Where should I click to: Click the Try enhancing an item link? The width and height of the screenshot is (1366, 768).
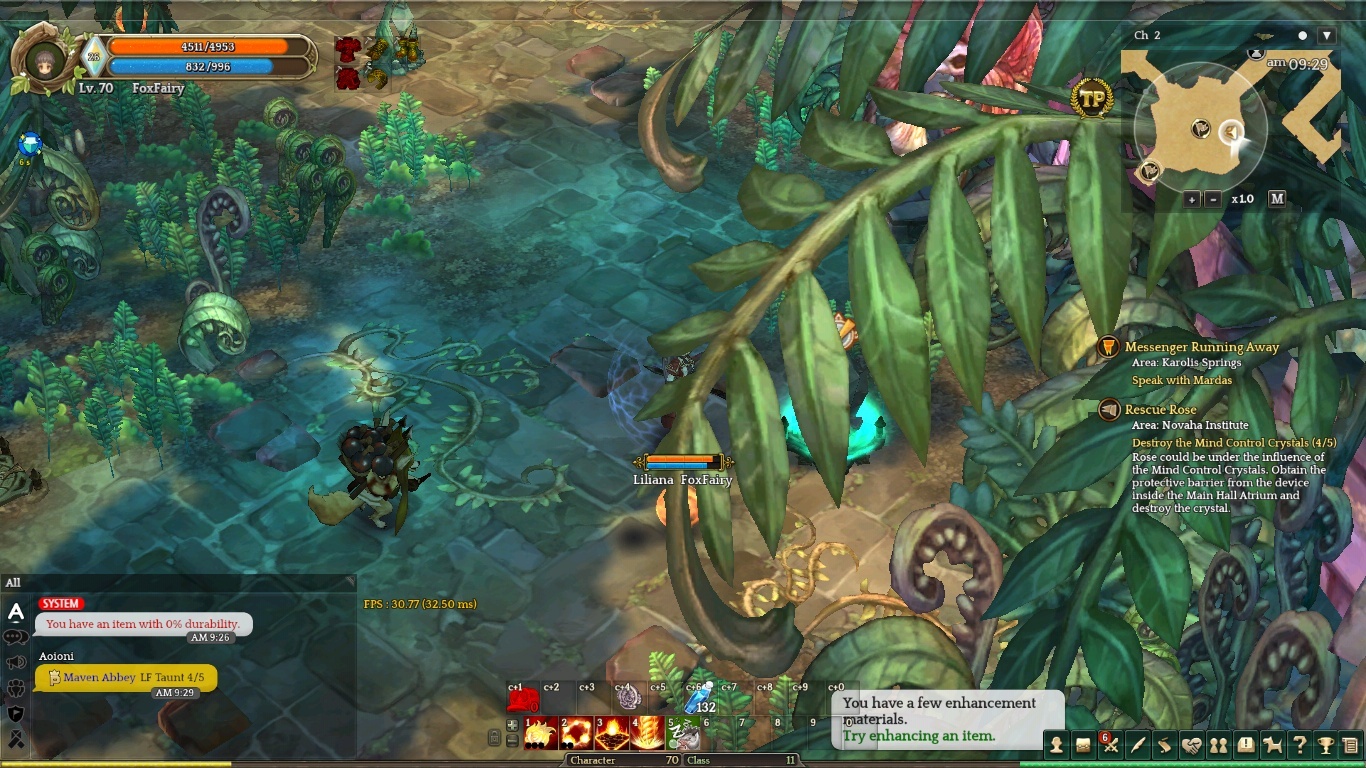(918, 736)
